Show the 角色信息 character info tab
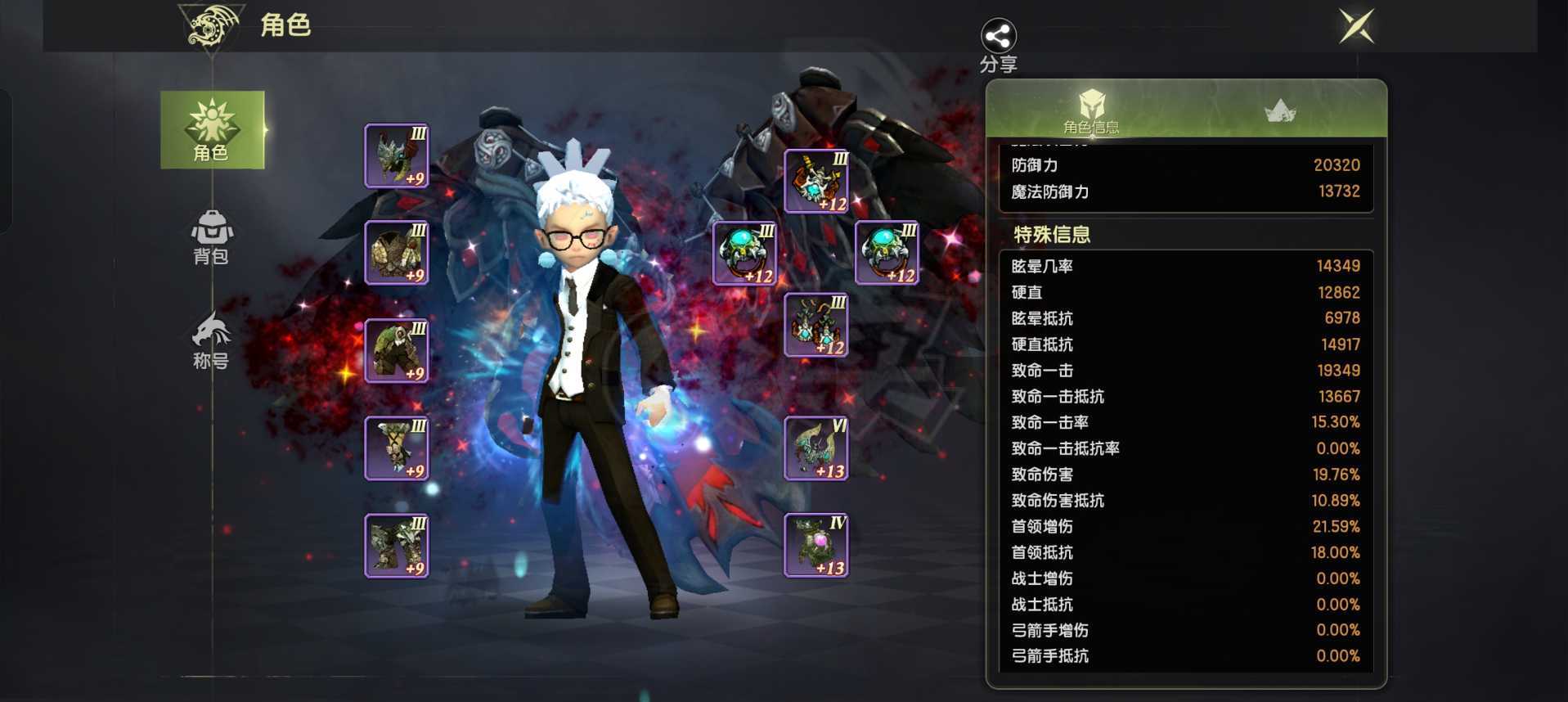This screenshot has height=702, width=1568. click(1091, 110)
